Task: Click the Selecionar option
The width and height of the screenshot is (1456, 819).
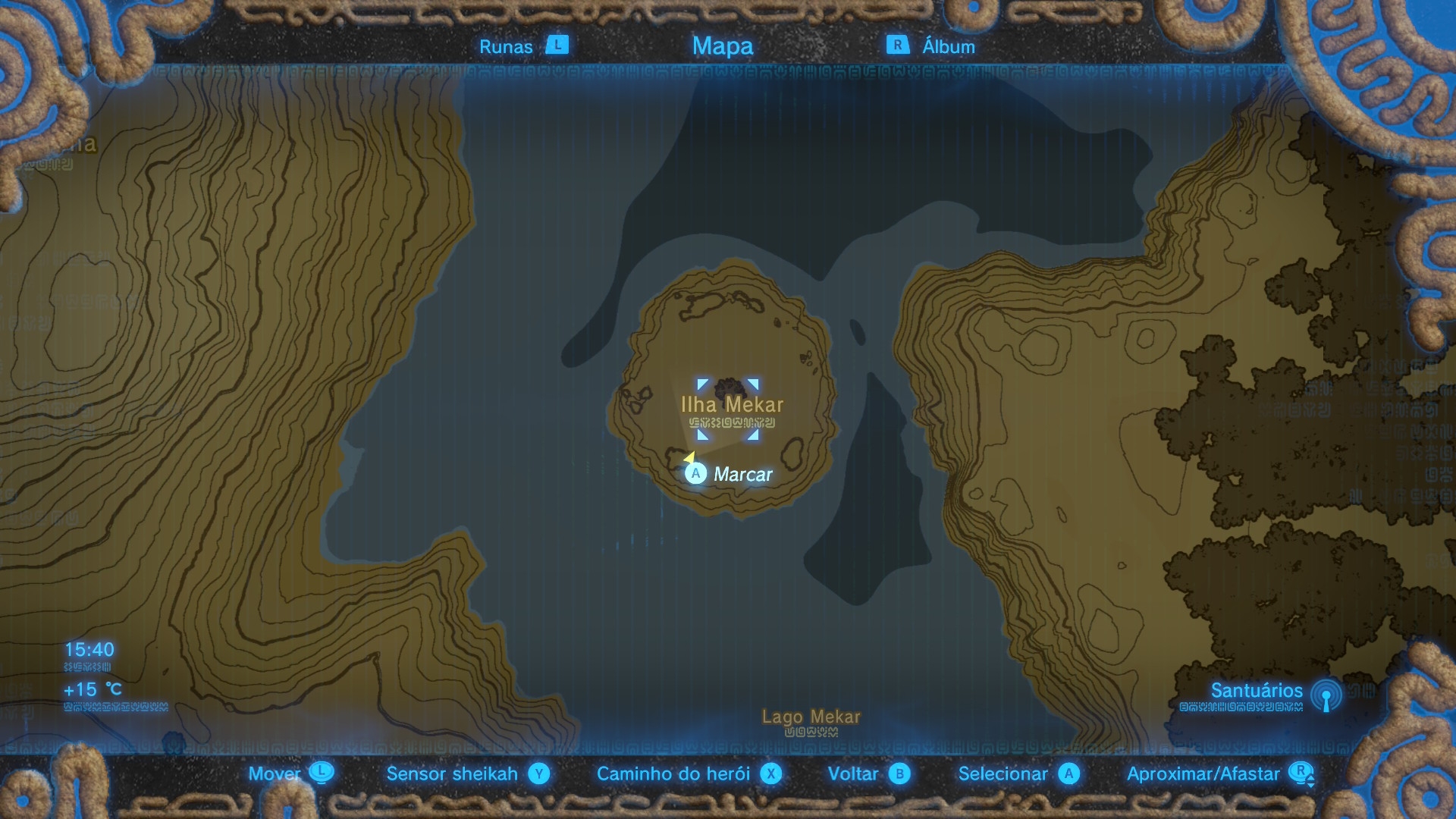Action: 1003,773
